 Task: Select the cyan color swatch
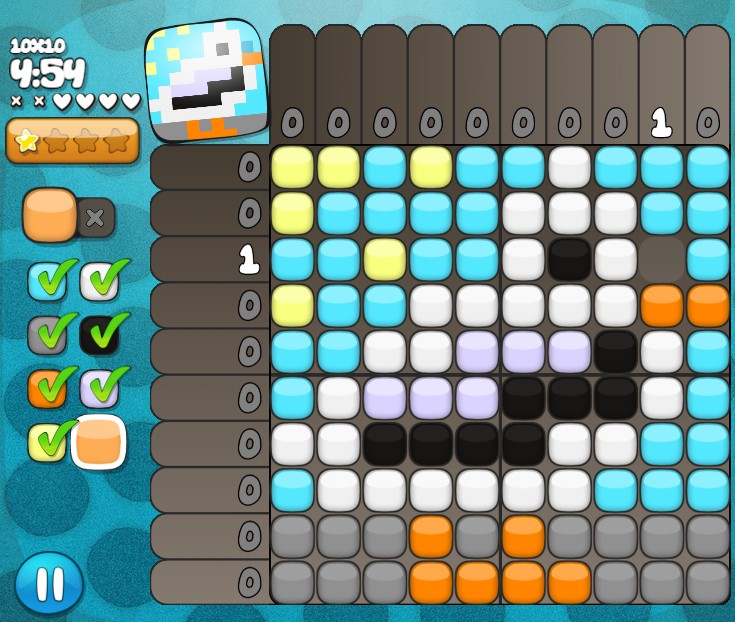point(48,281)
